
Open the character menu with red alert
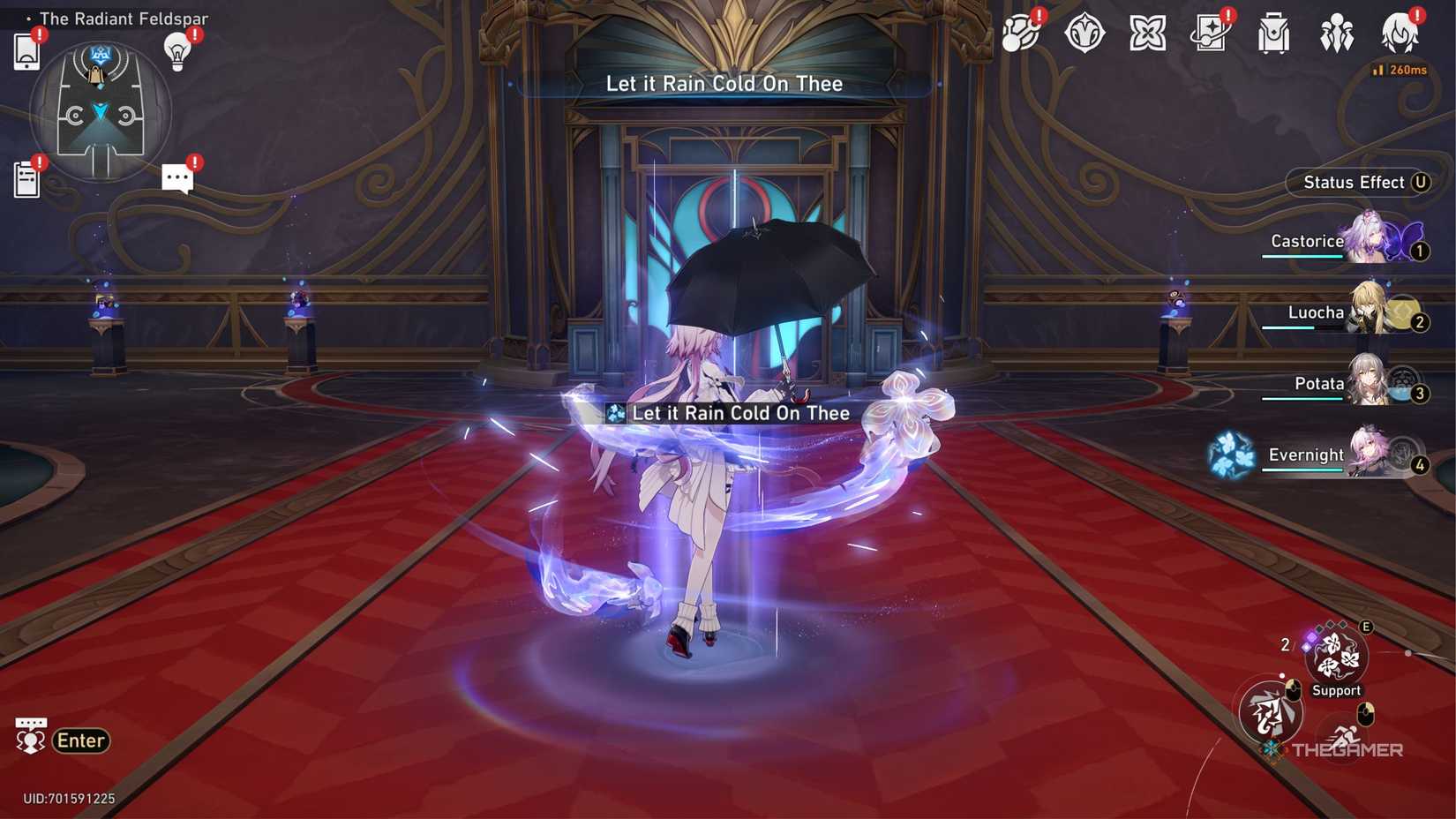coord(1400,34)
